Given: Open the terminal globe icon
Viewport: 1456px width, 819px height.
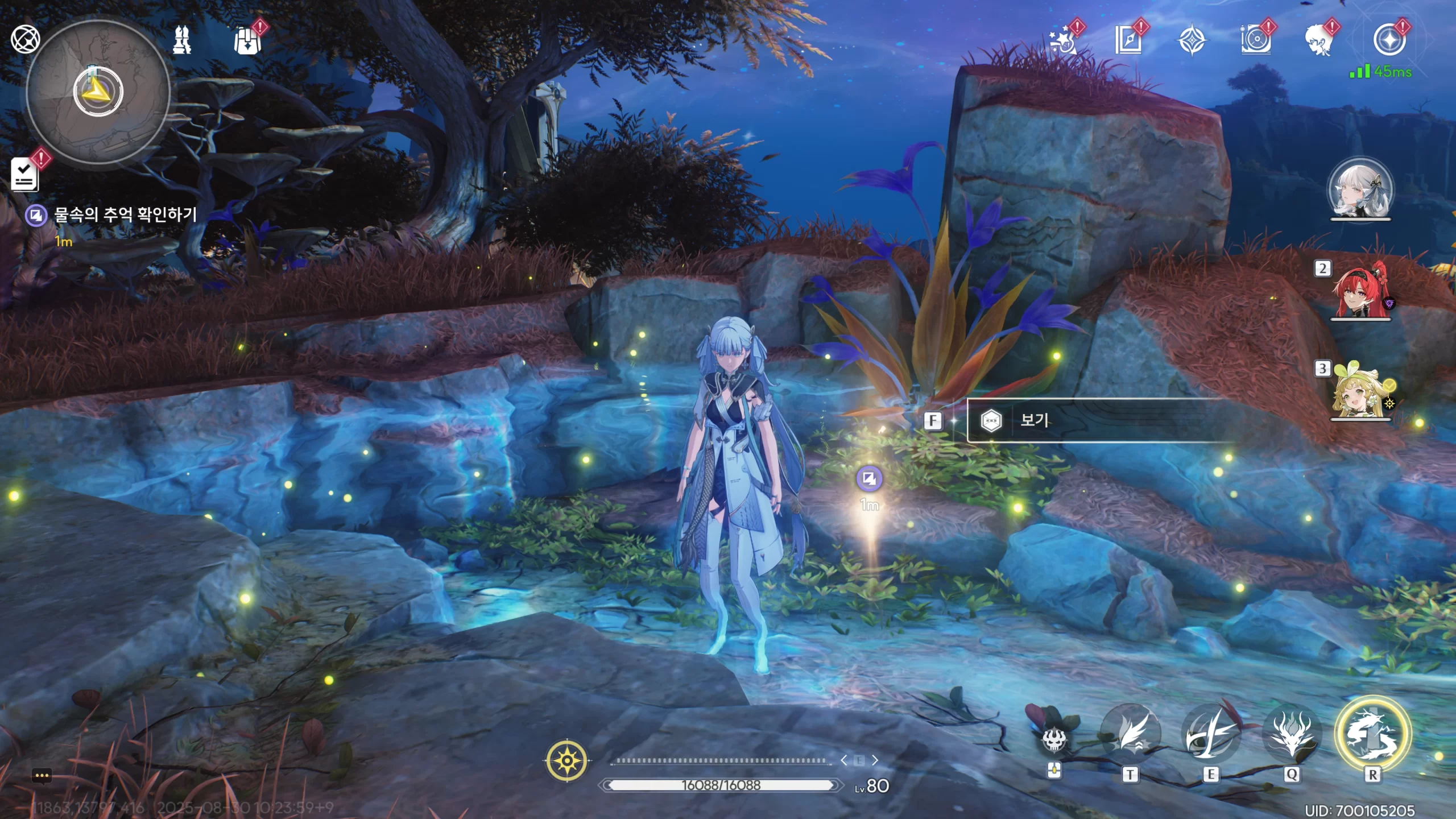Looking at the screenshot, I should [25, 40].
